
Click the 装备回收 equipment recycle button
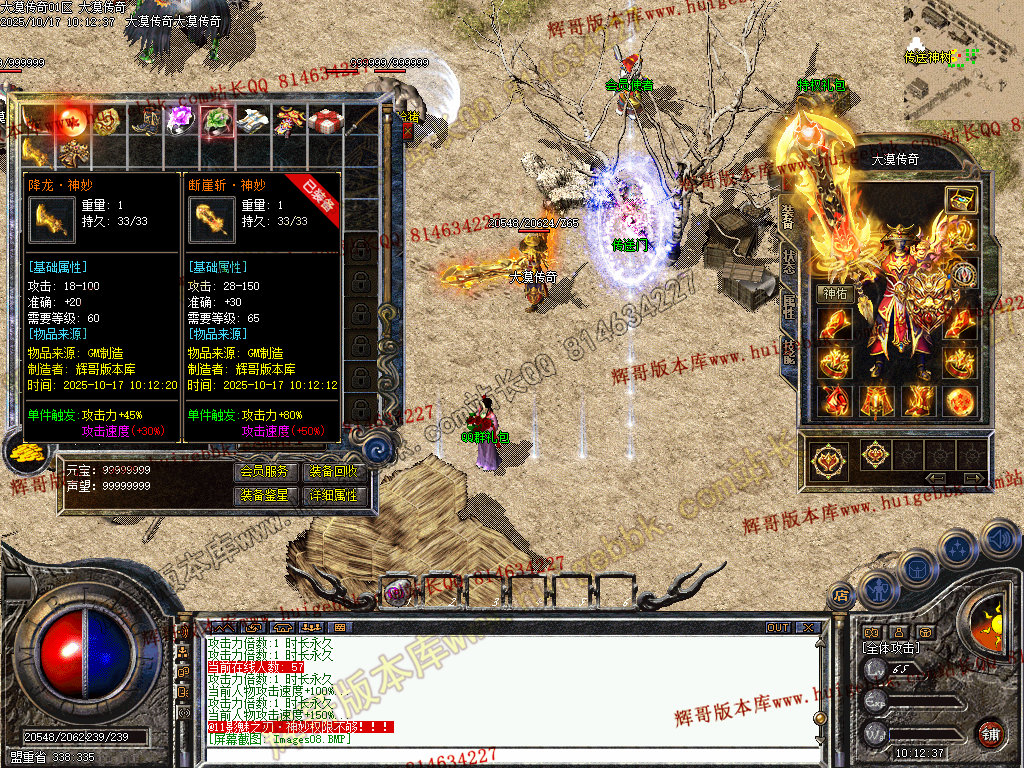334,472
